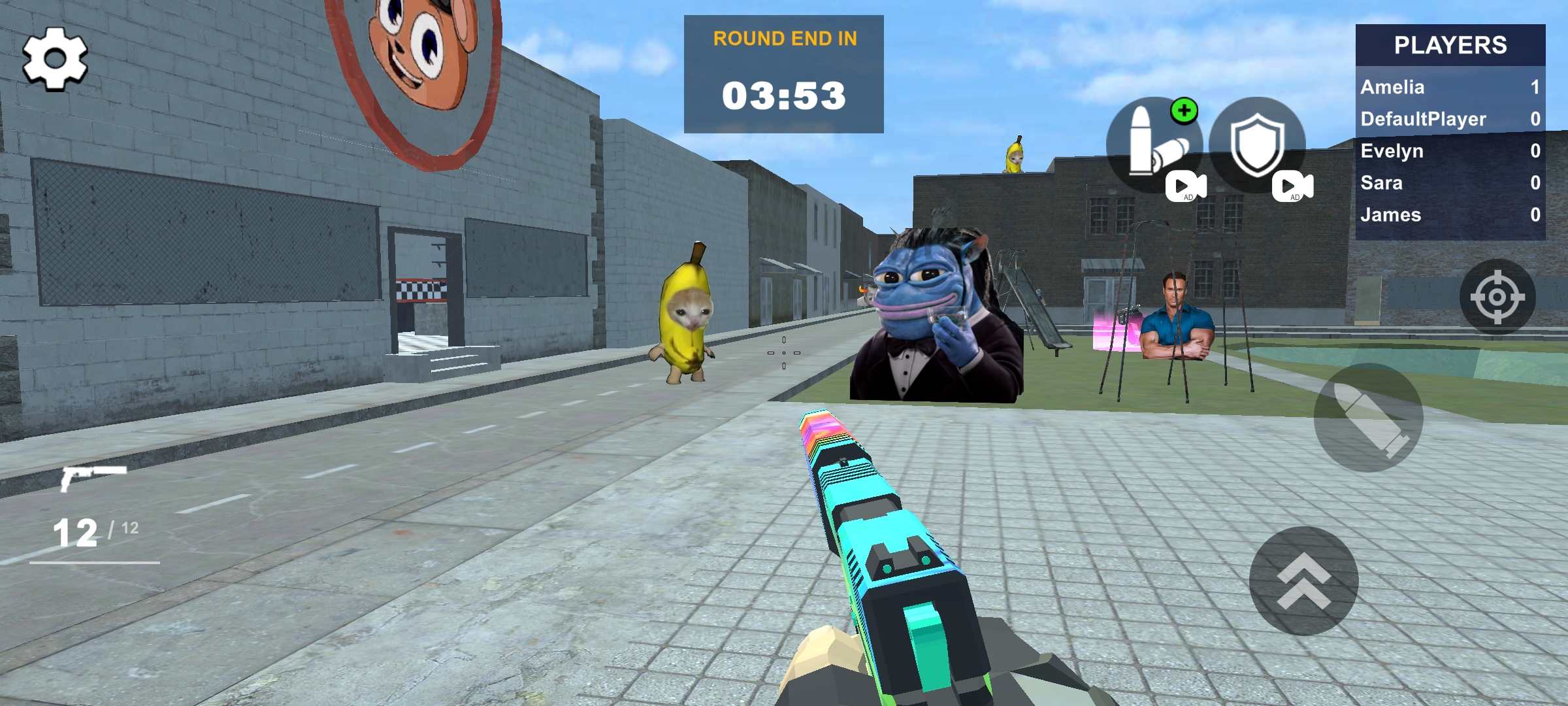Select Evelyn in the players list

point(1450,151)
